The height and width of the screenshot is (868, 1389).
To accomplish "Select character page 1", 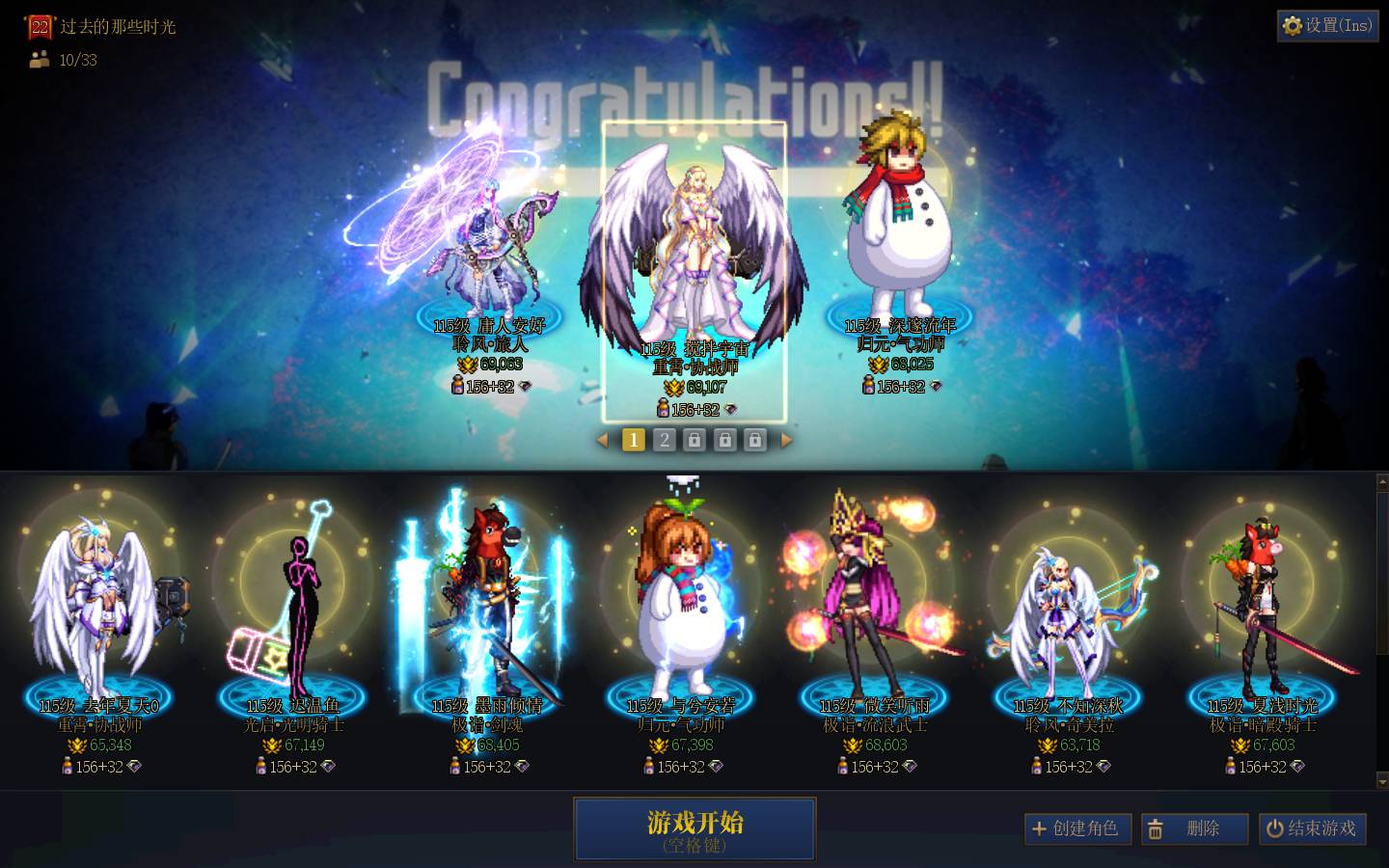I will (x=634, y=440).
